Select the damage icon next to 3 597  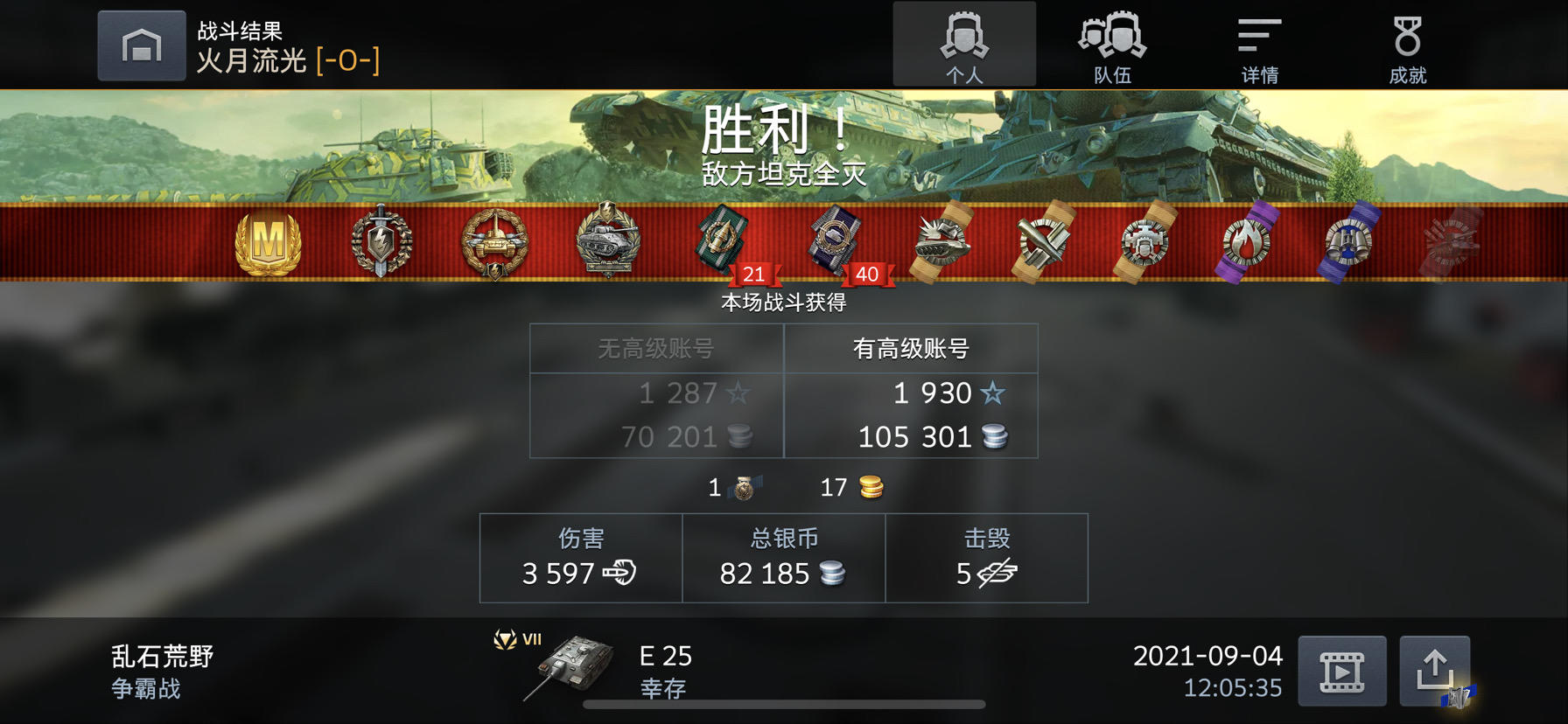(x=619, y=575)
